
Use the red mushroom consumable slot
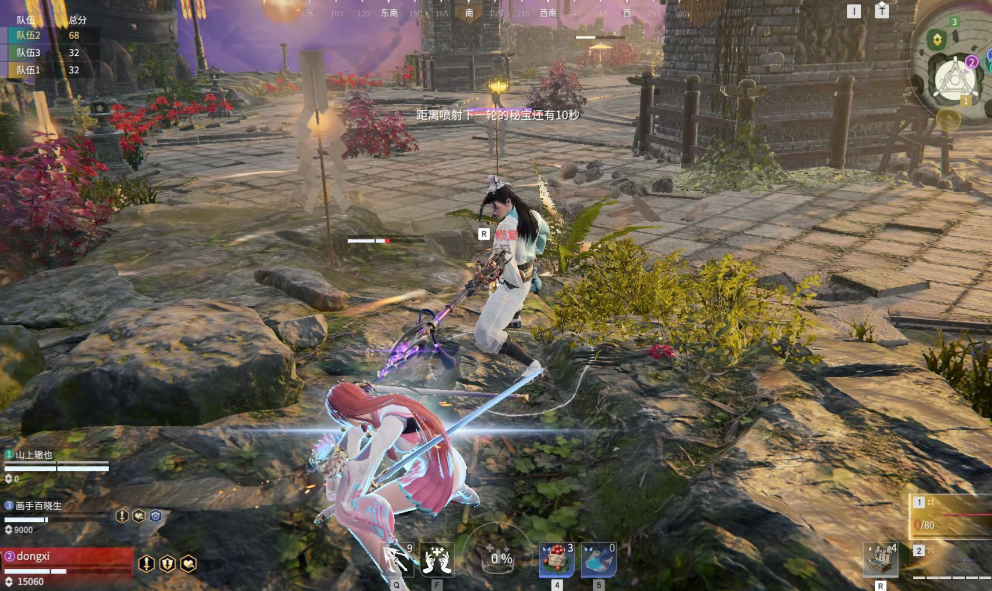tap(557, 559)
